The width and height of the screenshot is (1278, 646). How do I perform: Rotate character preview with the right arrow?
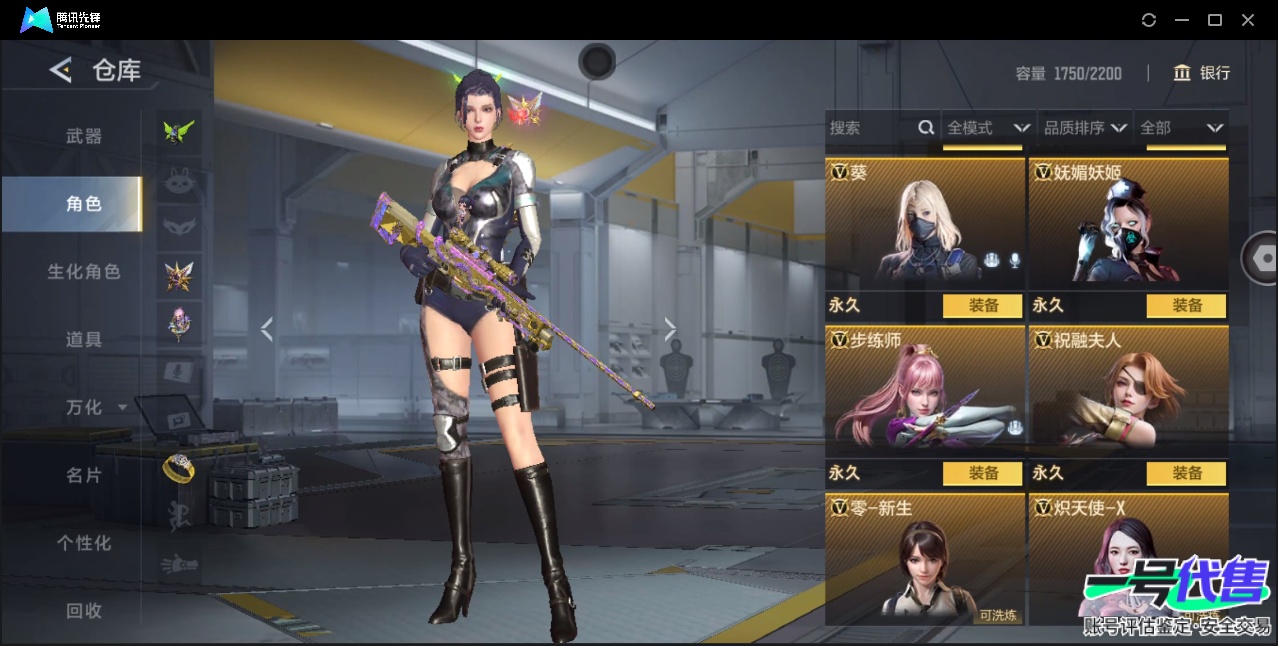coord(670,329)
